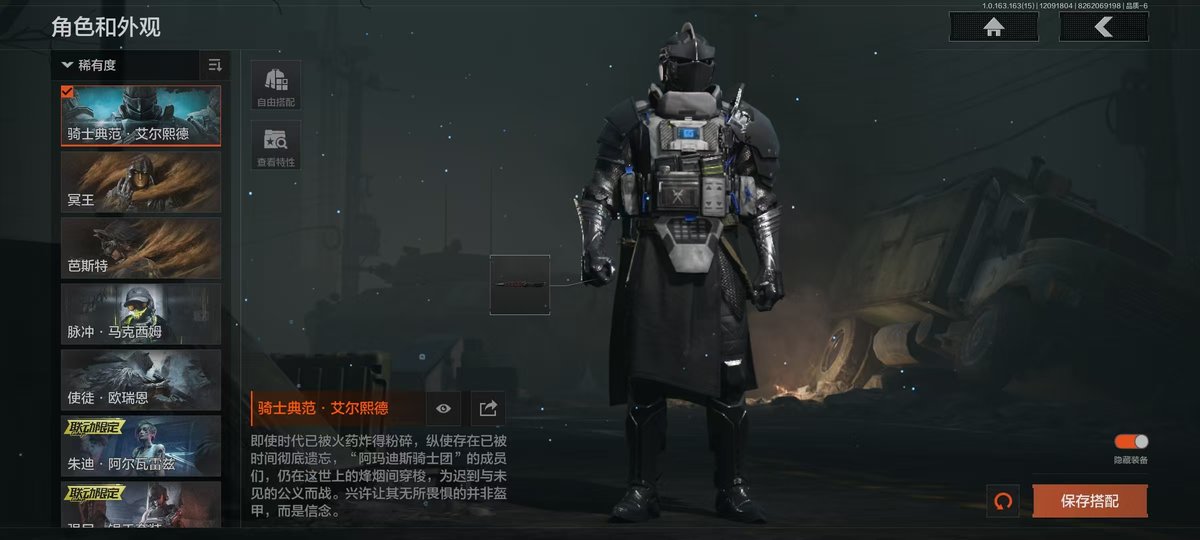This screenshot has width=1200, height=540.
Task: Select the 骑士典范·艾尔熙德 skin
Action: pyautogui.click(x=141, y=115)
